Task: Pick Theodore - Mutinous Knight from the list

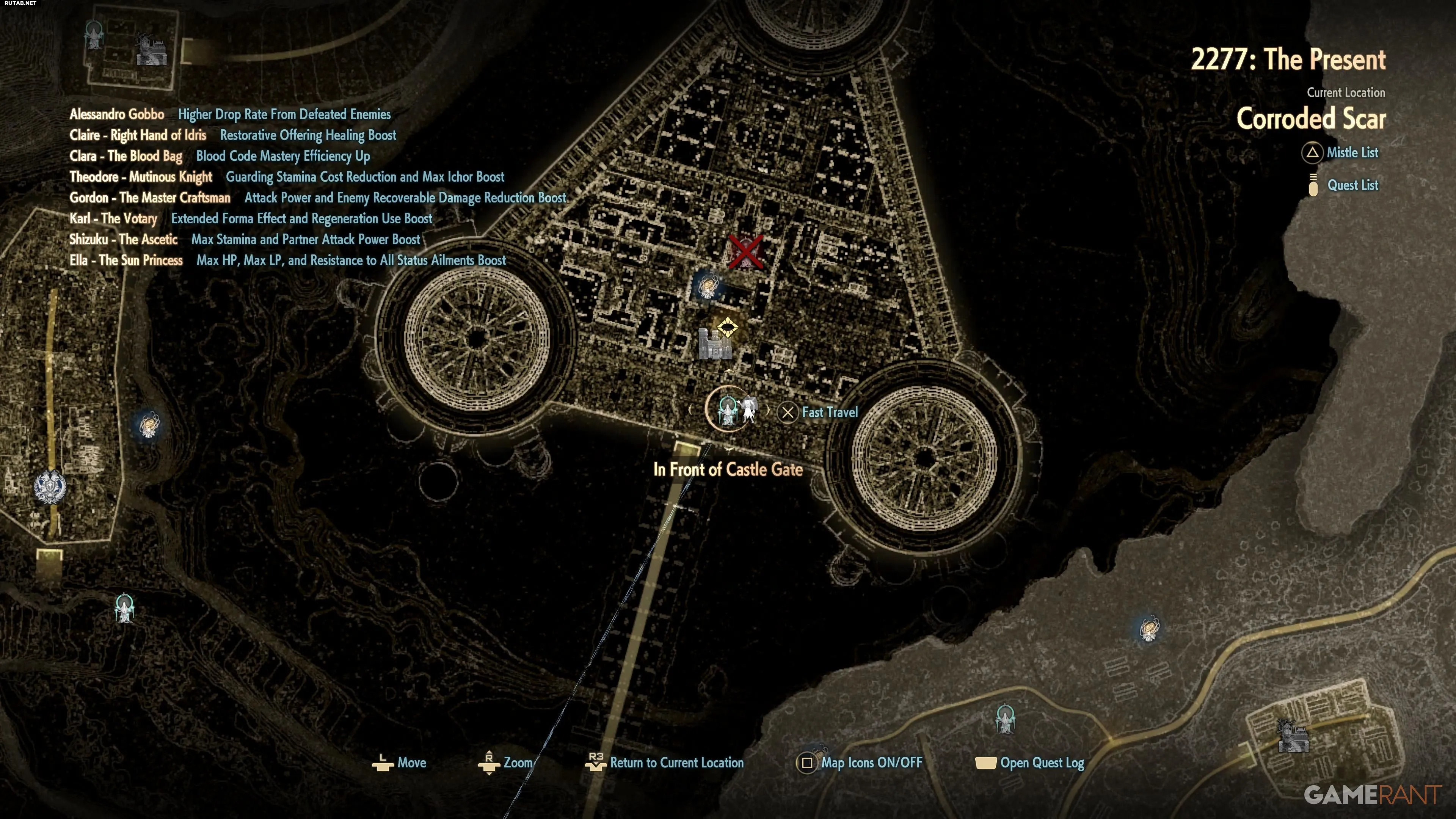Action: tap(141, 177)
